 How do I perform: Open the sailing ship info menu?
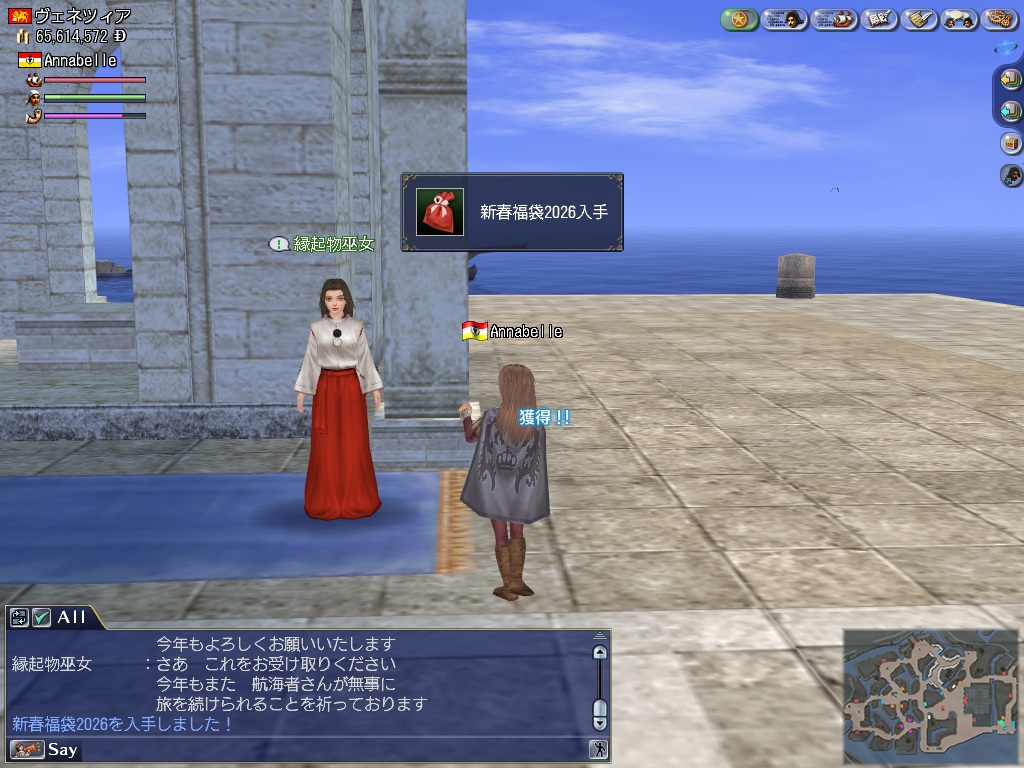click(834, 19)
